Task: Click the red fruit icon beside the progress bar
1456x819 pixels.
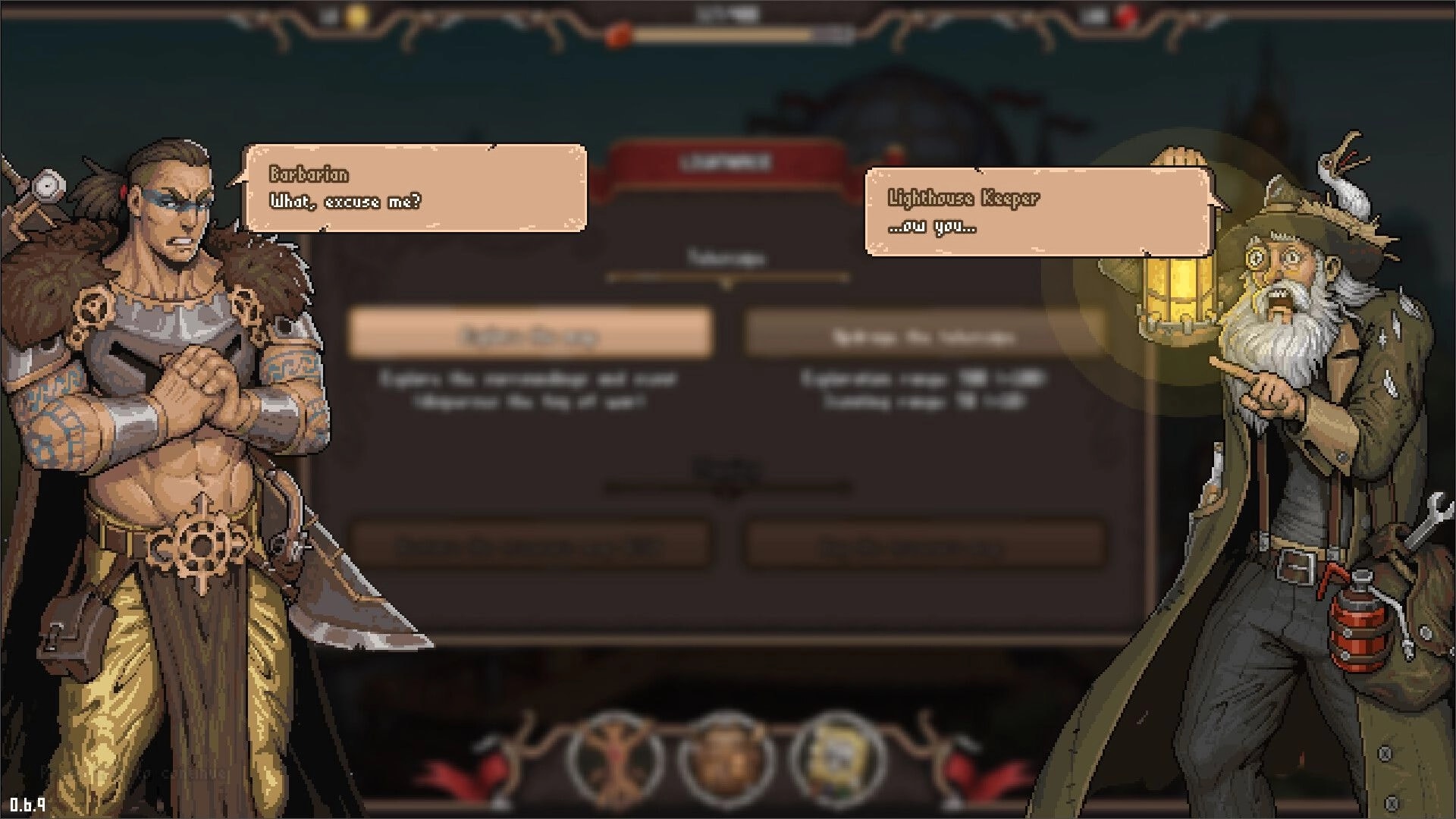Action: tap(617, 33)
